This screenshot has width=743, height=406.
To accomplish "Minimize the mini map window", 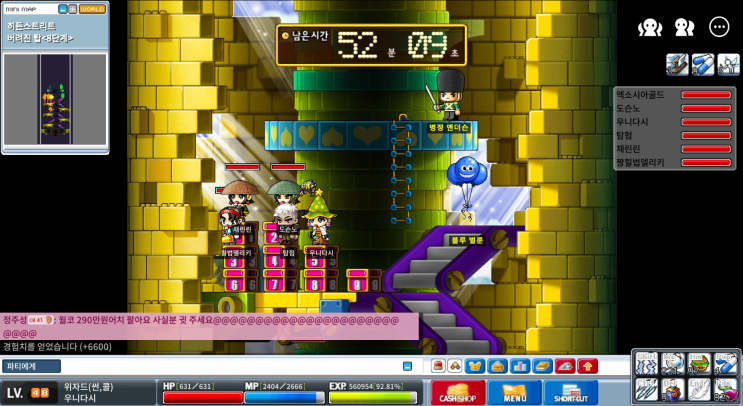I will tap(62, 9).
